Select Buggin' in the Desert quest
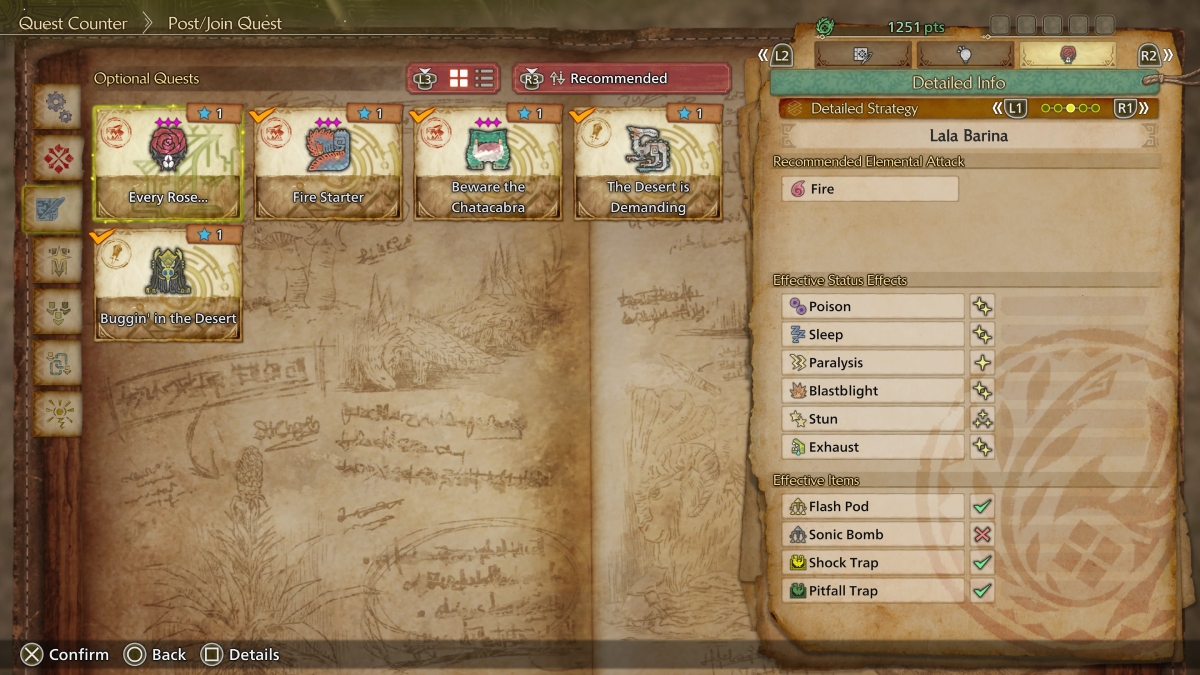Viewport: 1200px width, 675px height. (x=168, y=283)
